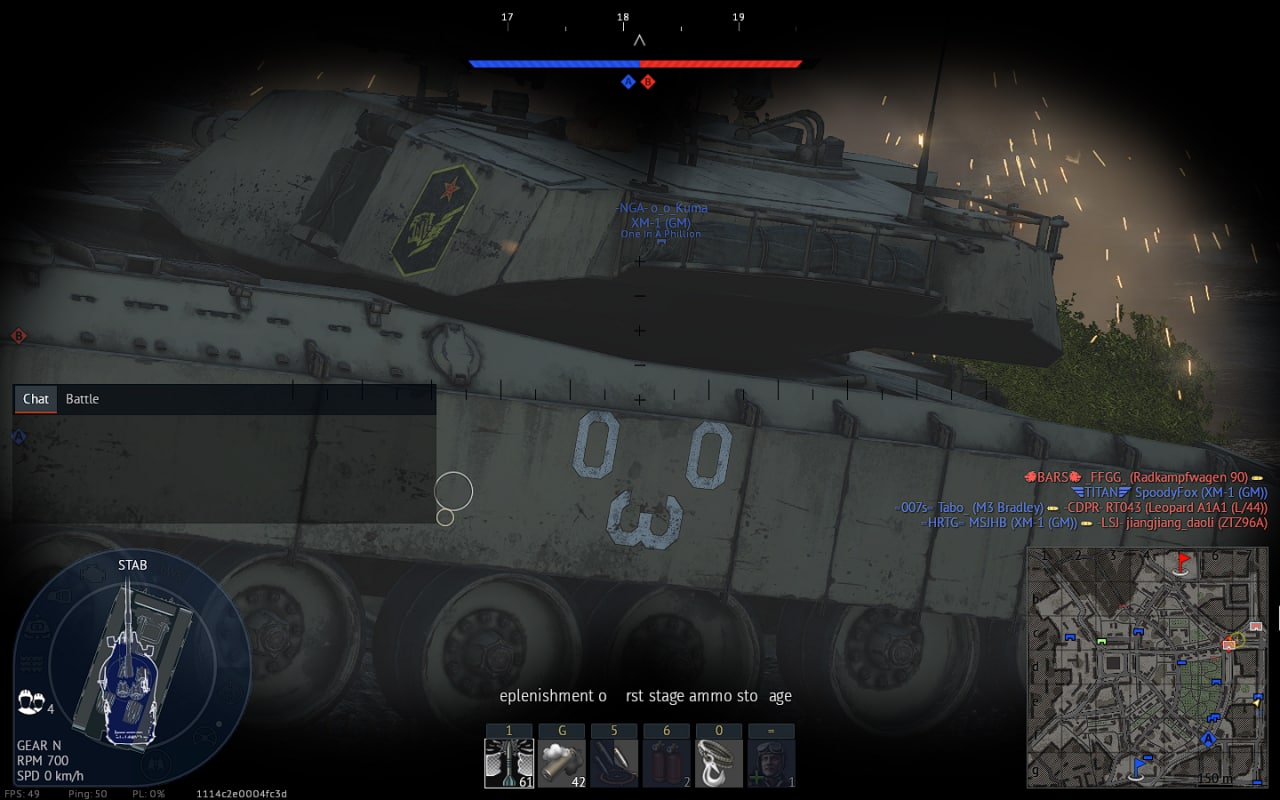
Task: Switch to the Chat tab
Action: pyautogui.click(x=36, y=399)
